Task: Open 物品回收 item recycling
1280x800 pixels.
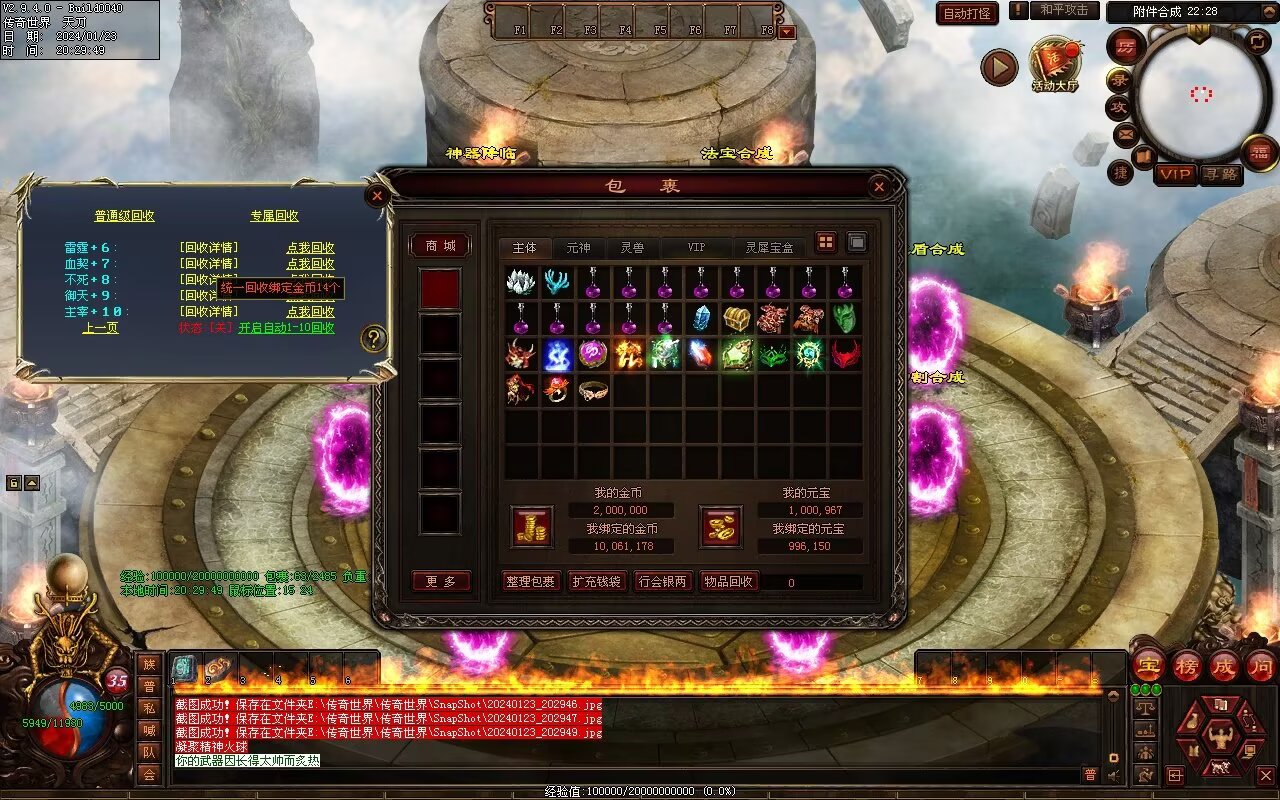Action: point(729,581)
